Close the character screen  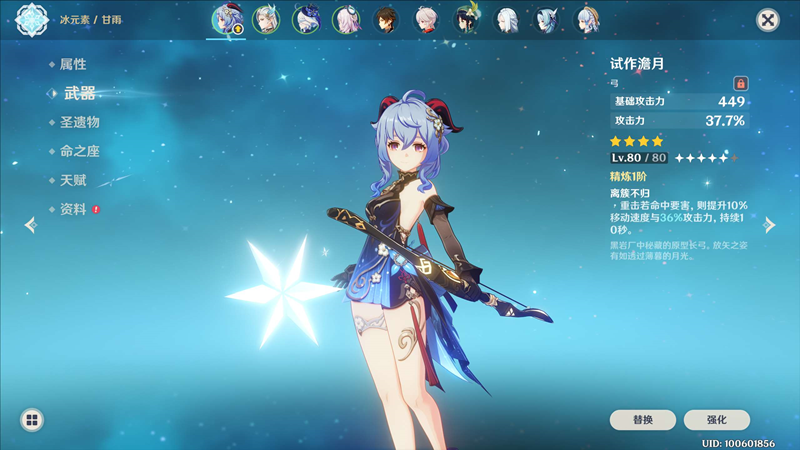pyautogui.click(x=767, y=20)
